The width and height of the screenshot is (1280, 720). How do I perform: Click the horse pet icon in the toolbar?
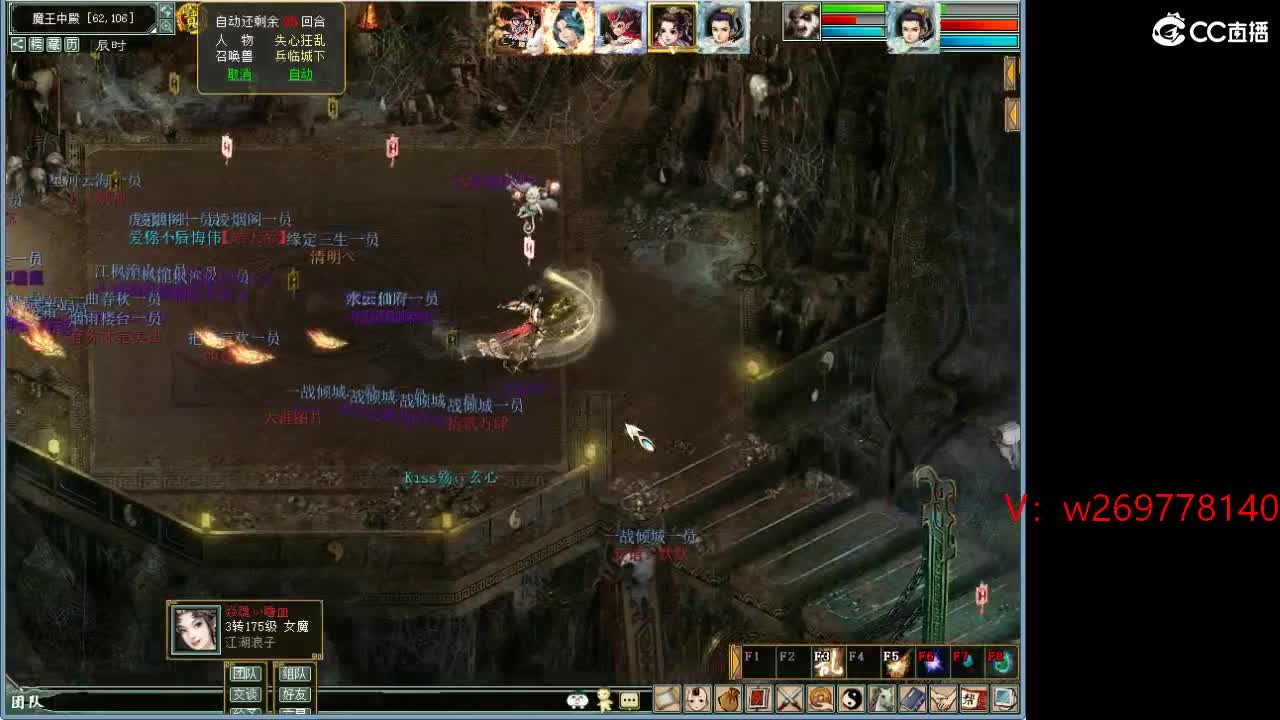click(884, 698)
